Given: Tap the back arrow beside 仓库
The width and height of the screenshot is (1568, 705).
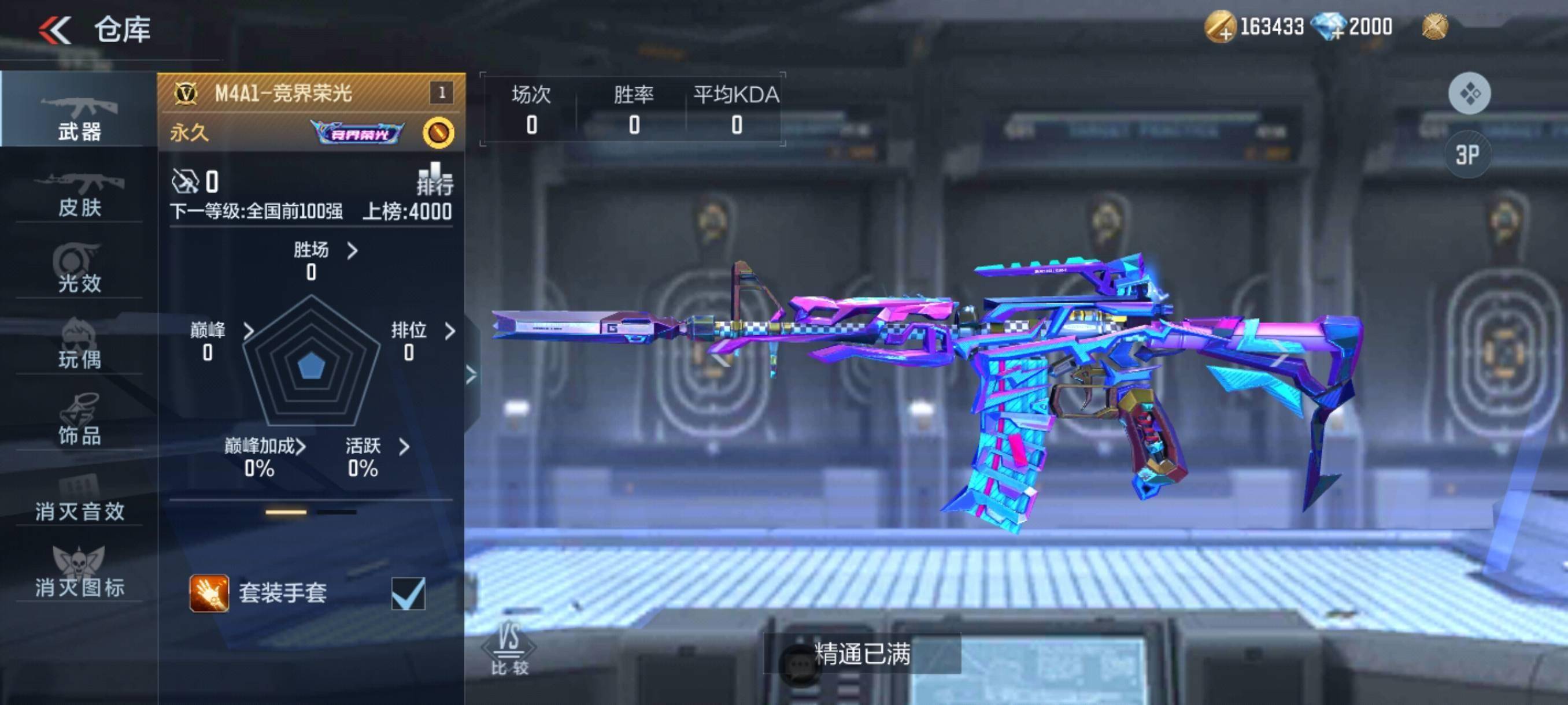Looking at the screenshot, I should pyautogui.click(x=55, y=28).
